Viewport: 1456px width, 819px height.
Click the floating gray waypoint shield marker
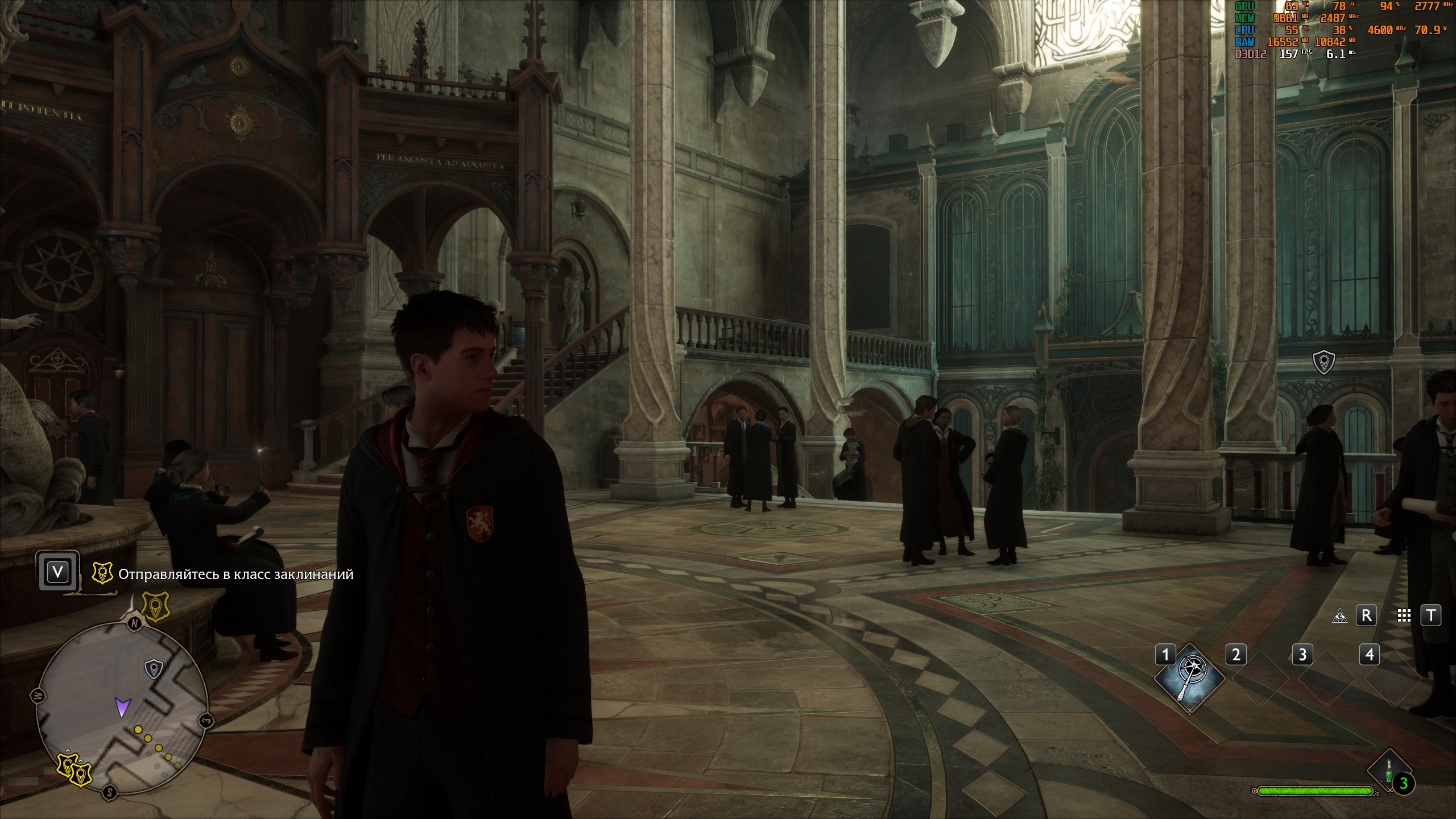point(1323,362)
